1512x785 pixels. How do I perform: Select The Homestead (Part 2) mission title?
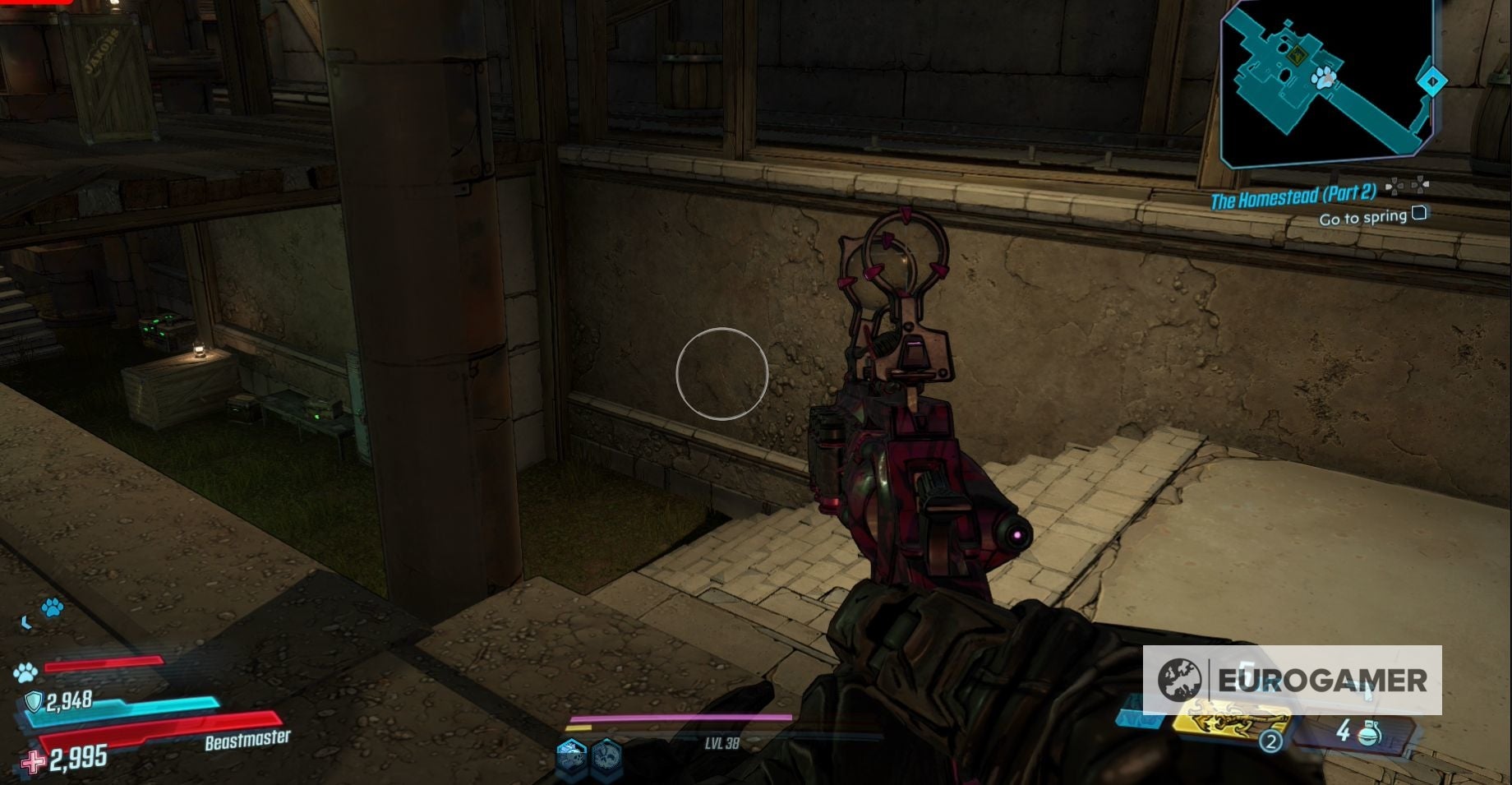point(1294,196)
